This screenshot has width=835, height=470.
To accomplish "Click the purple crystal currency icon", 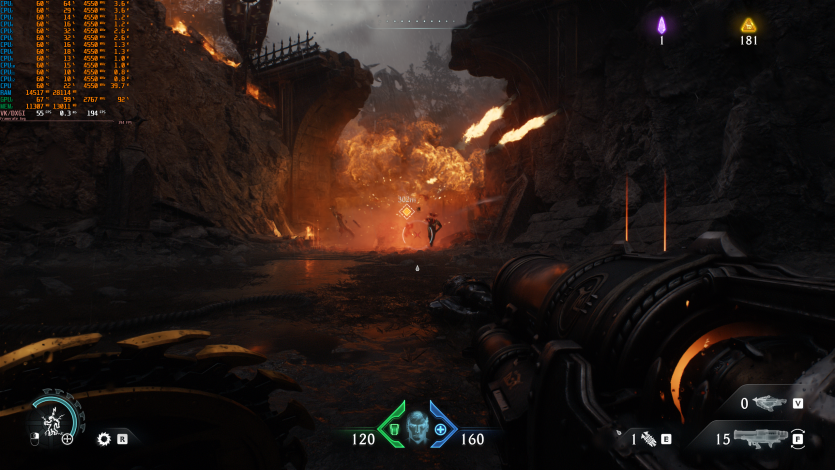I will pyautogui.click(x=661, y=25).
